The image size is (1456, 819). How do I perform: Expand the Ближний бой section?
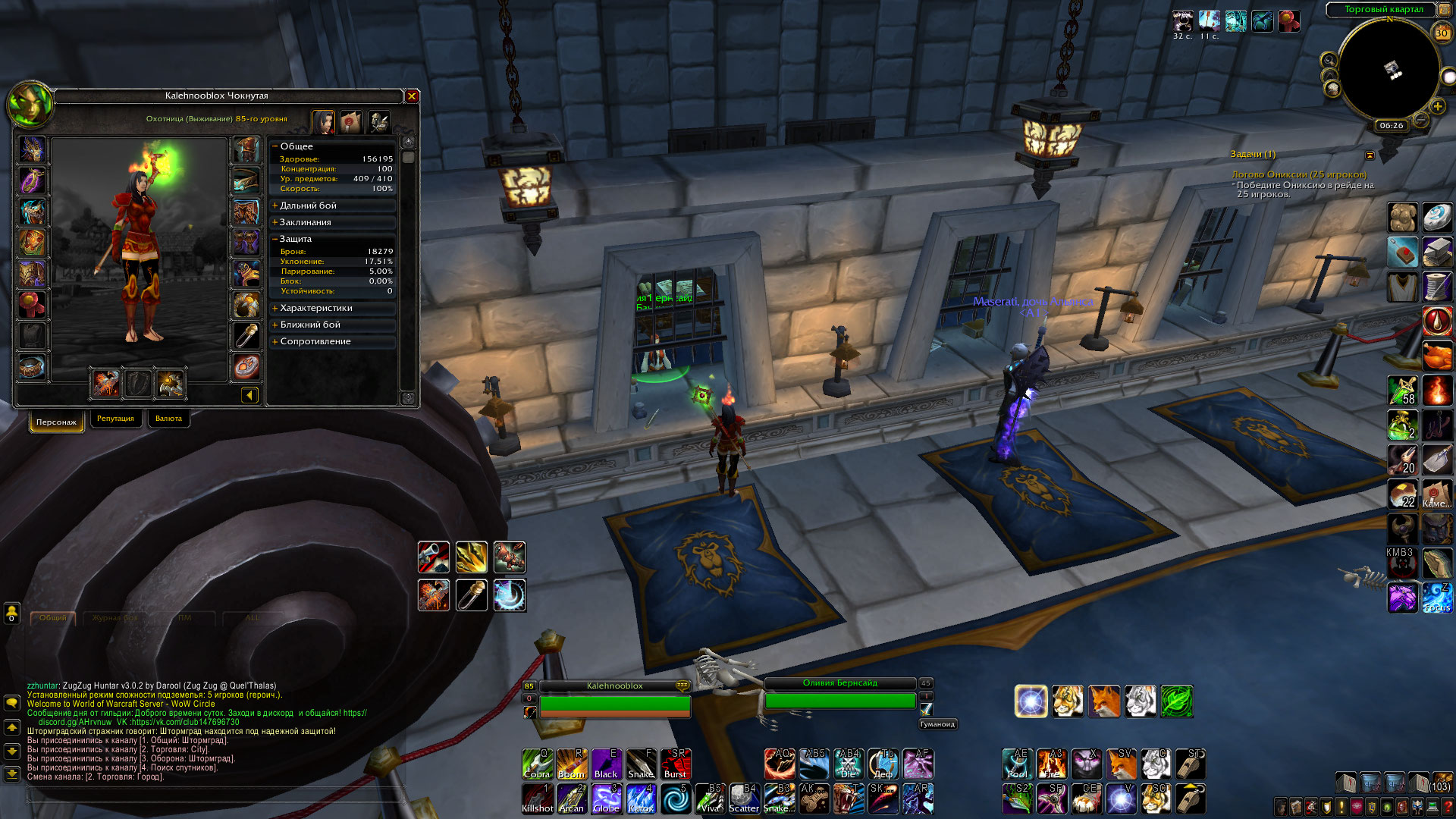click(x=309, y=325)
